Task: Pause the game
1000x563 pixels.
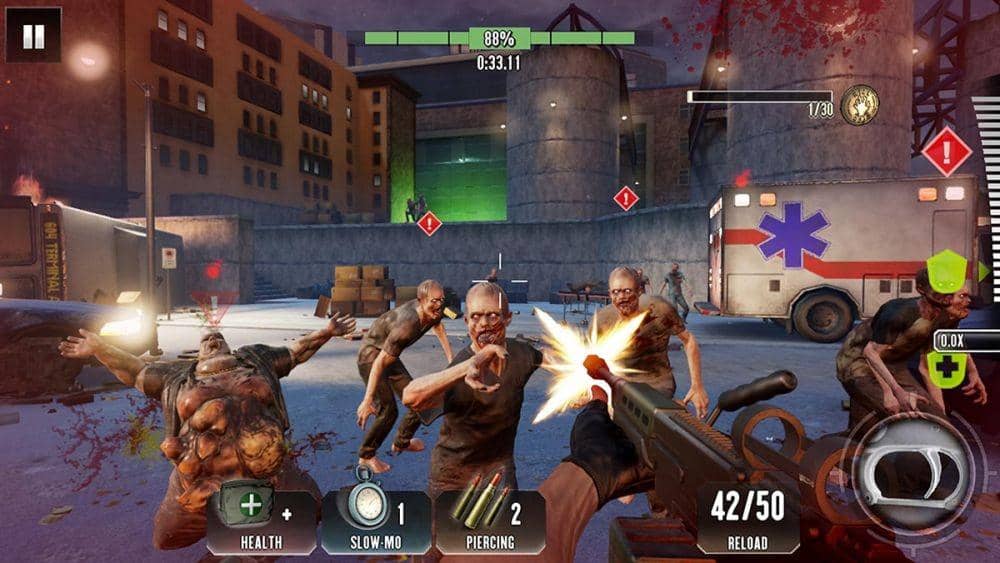Action: [33, 36]
